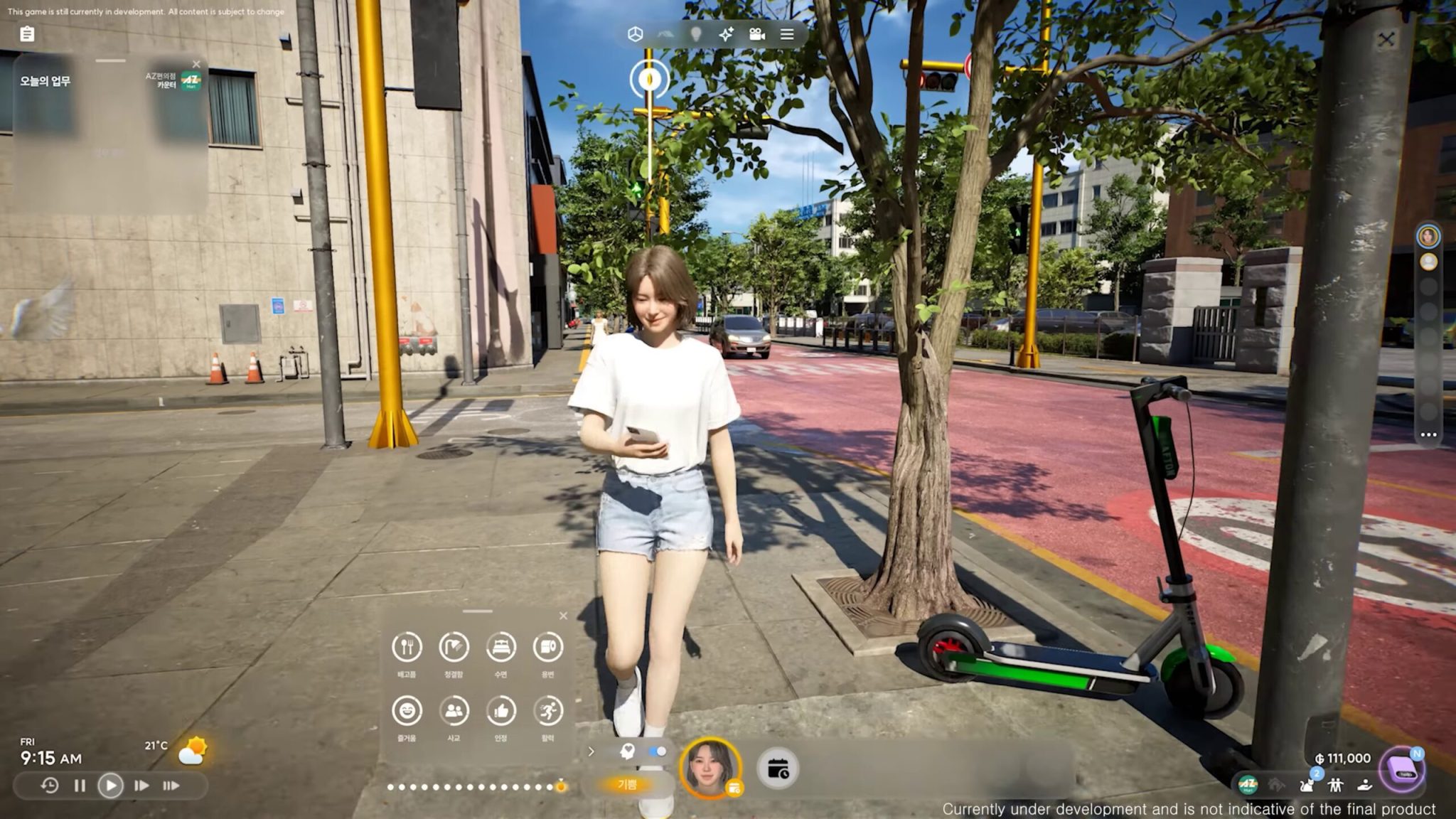The width and height of the screenshot is (1456, 819).
Task: Open the AZ Mart store icon
Action: (x=1247, y=785)
